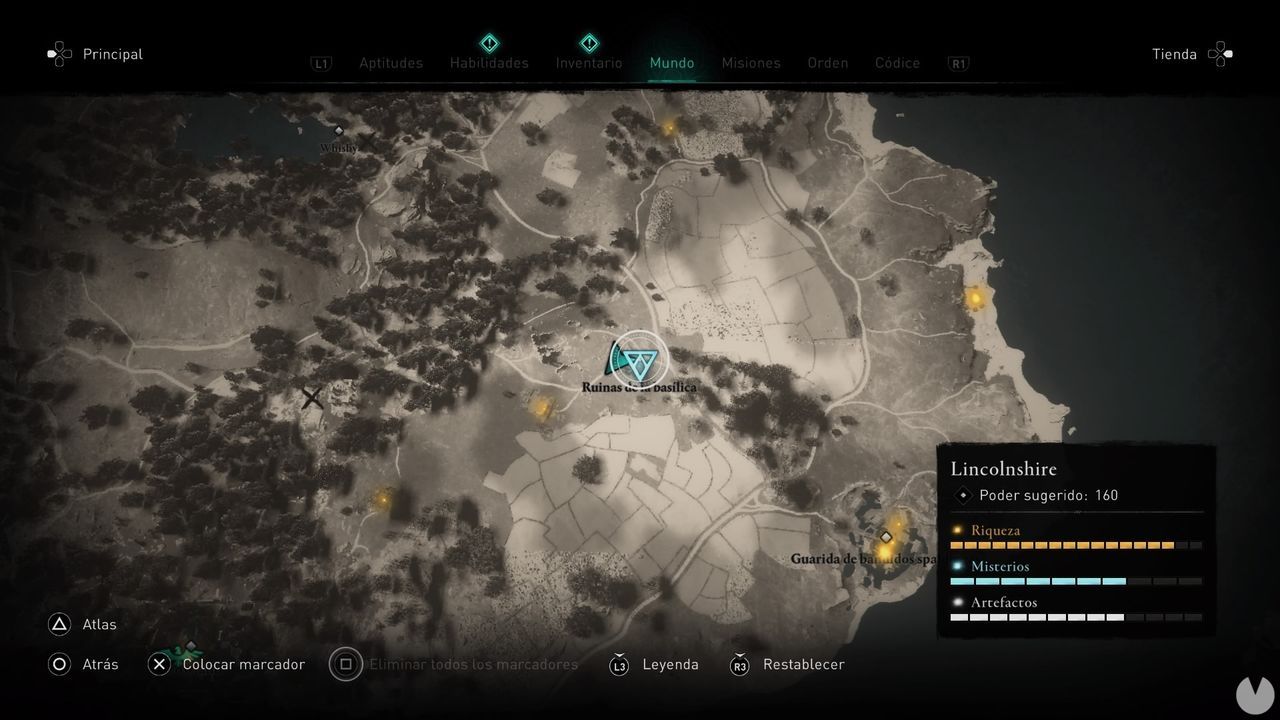The image size is (1280, 720).
Task: Click Restablecer to reset the view
Action: pyautogui.click(x=805, y=664)
